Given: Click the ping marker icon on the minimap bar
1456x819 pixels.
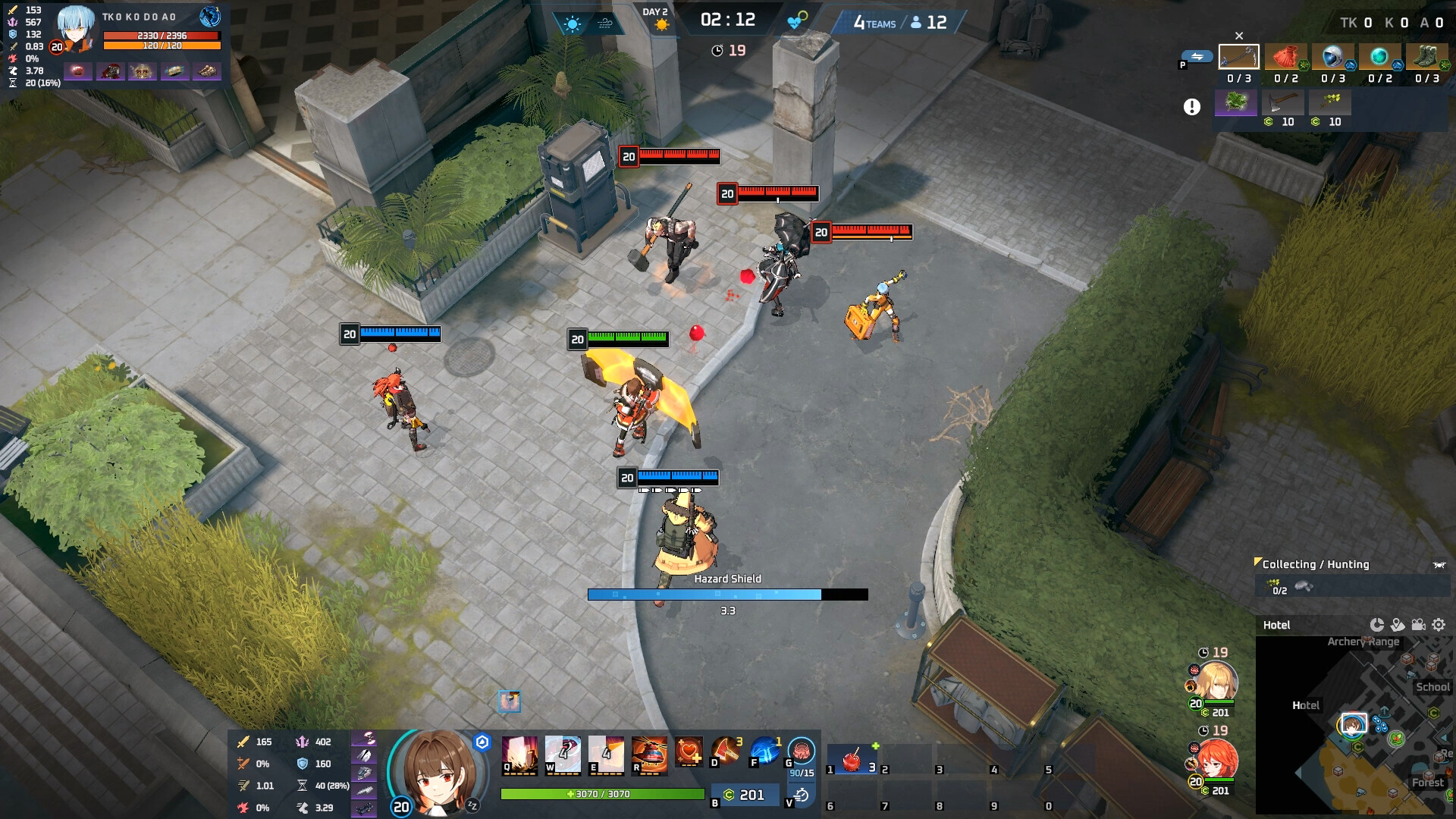Looking at the screenshot, I should (x=1398, y=624).
